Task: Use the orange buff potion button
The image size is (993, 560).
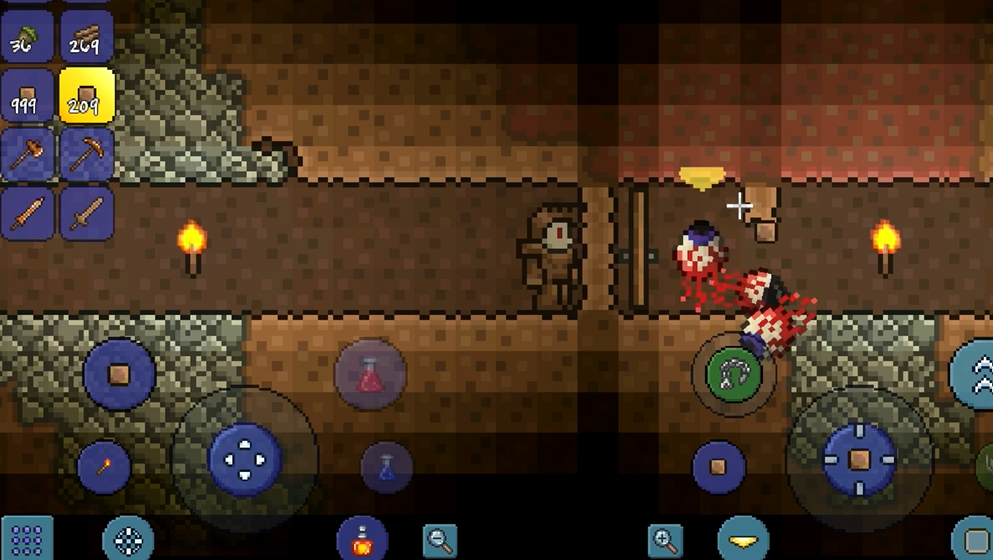Action: coord(362,539)
